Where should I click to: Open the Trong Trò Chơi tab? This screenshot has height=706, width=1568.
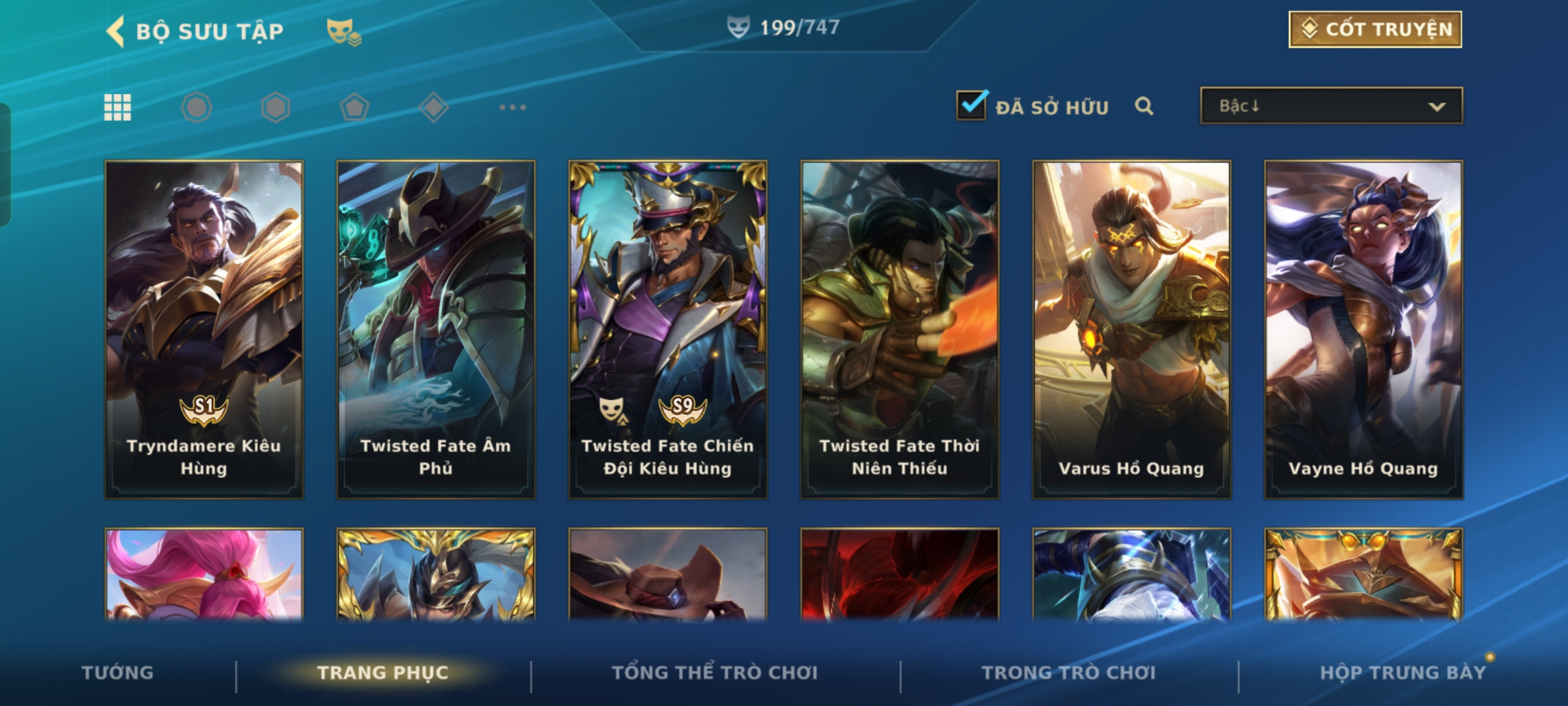1069,673
